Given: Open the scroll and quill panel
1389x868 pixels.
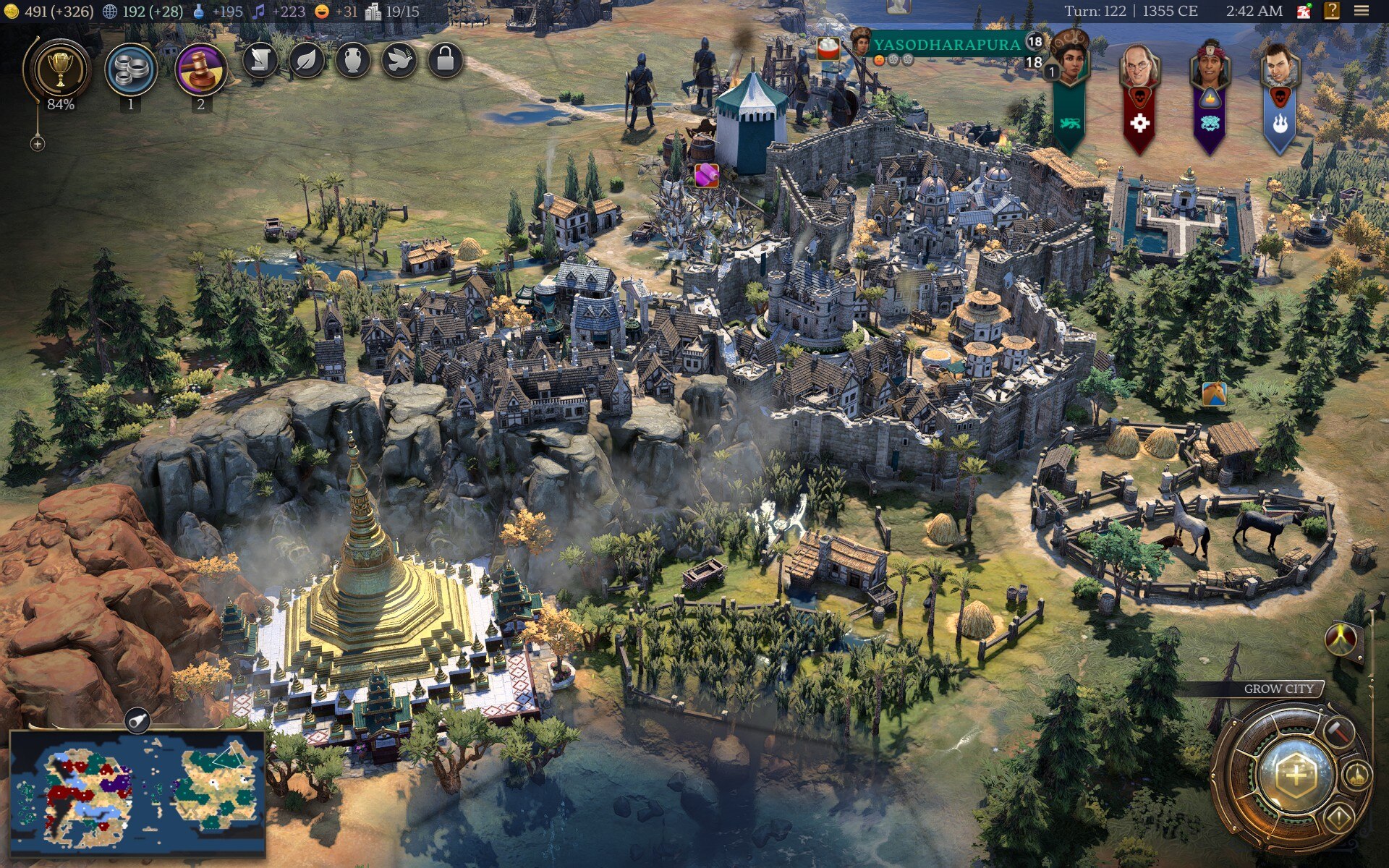Looking at the screenshot, I should coord(260,61).
